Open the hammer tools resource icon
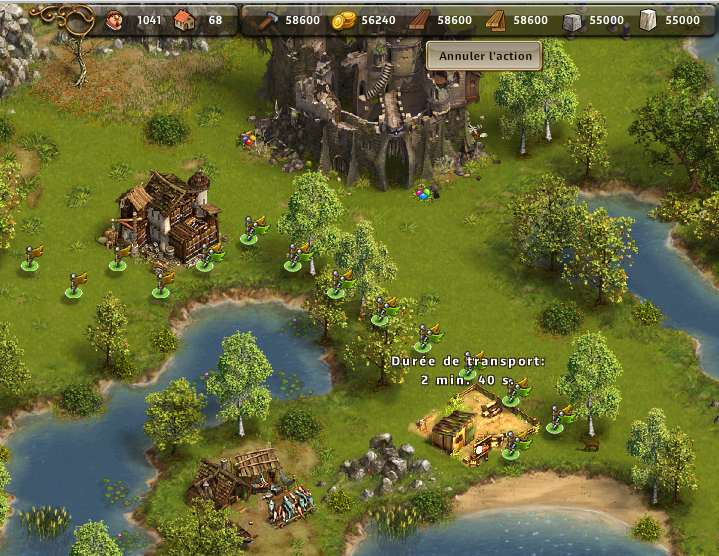The width and height of the screenshot is (719, 556). pyautogui.click(x=268, y=20)
